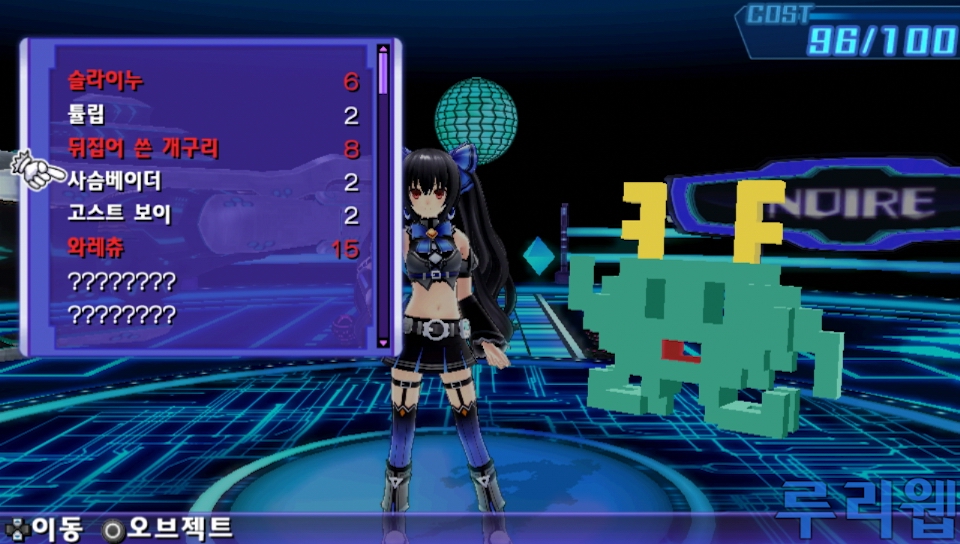Screen dimensions: 960x544
Task: Pick the 뒤집어 쓴 개구리 entry
Action: (x=143, y=148)
